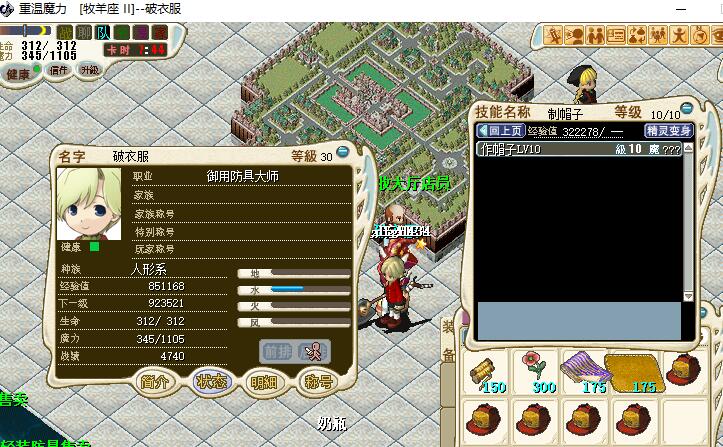
Task: Pick the gold ingot stack of 150
Action: [x=488, y=371]
